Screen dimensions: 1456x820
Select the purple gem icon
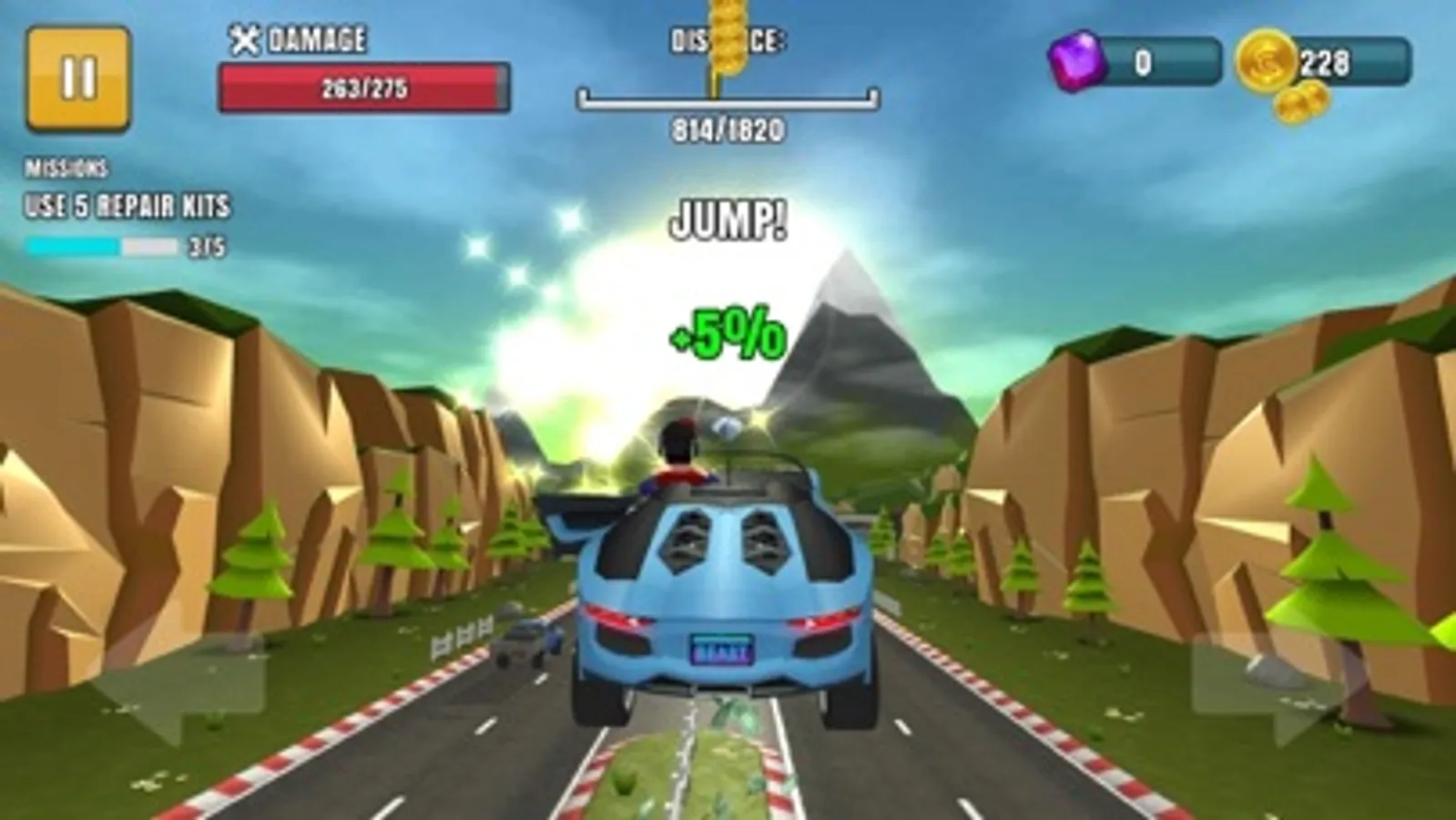pyautogui.click(x=1079, y=62)
